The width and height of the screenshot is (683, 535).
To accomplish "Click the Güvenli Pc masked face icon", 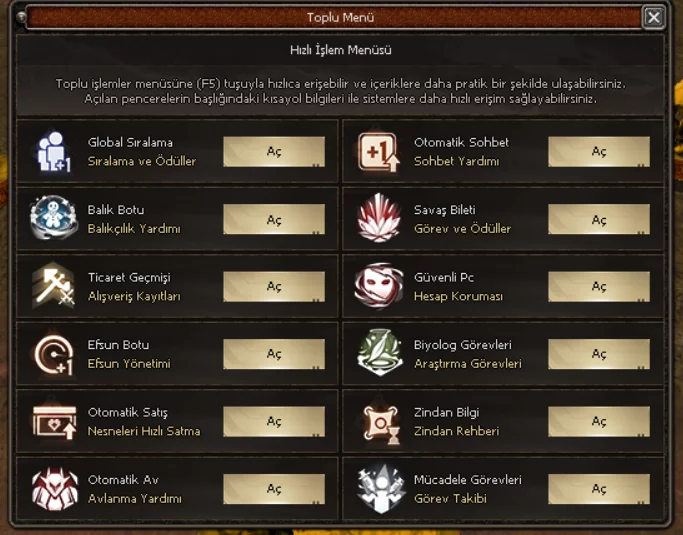I will coord(380,287).
